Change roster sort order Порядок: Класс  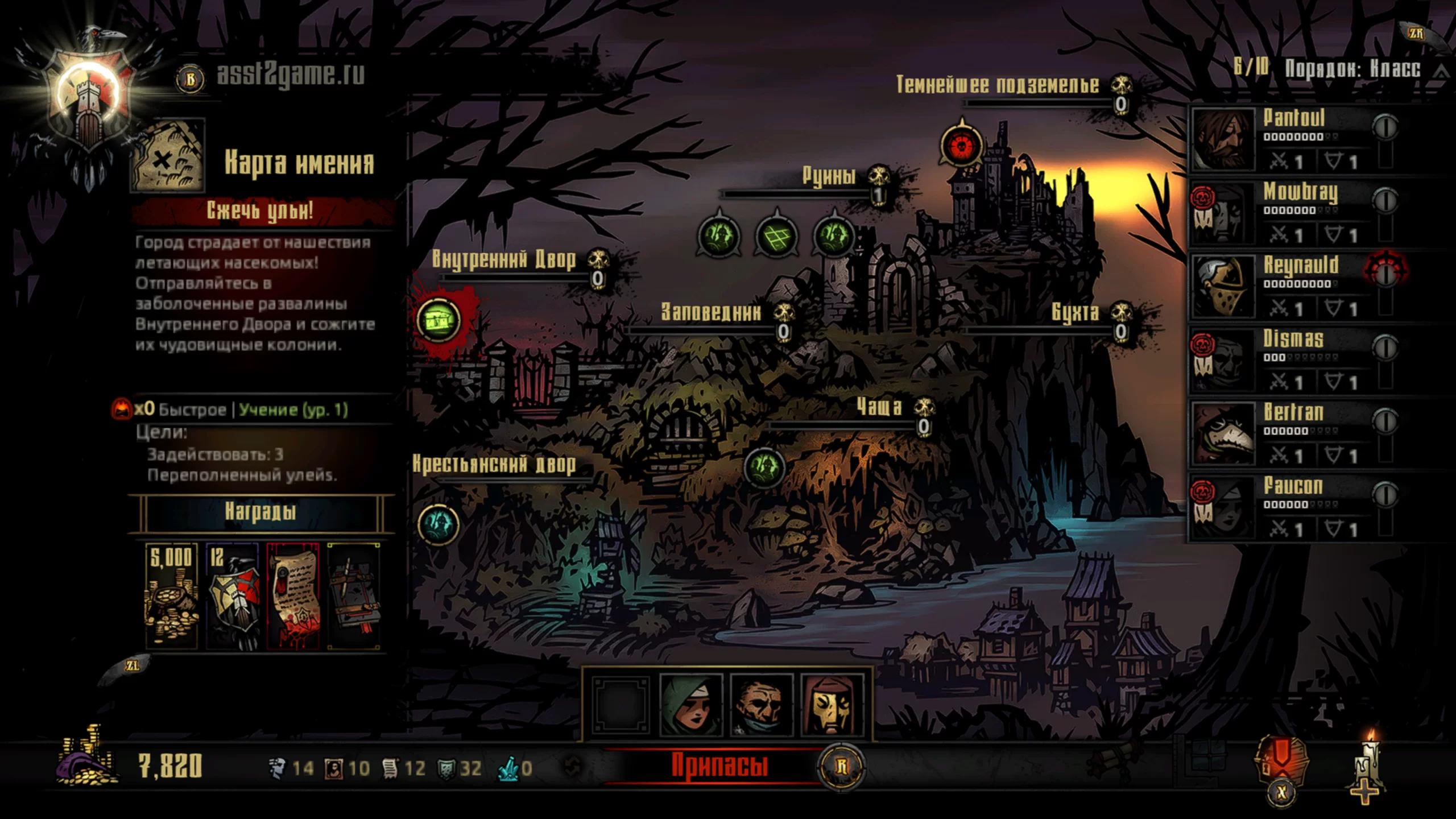coord(1352,69)
